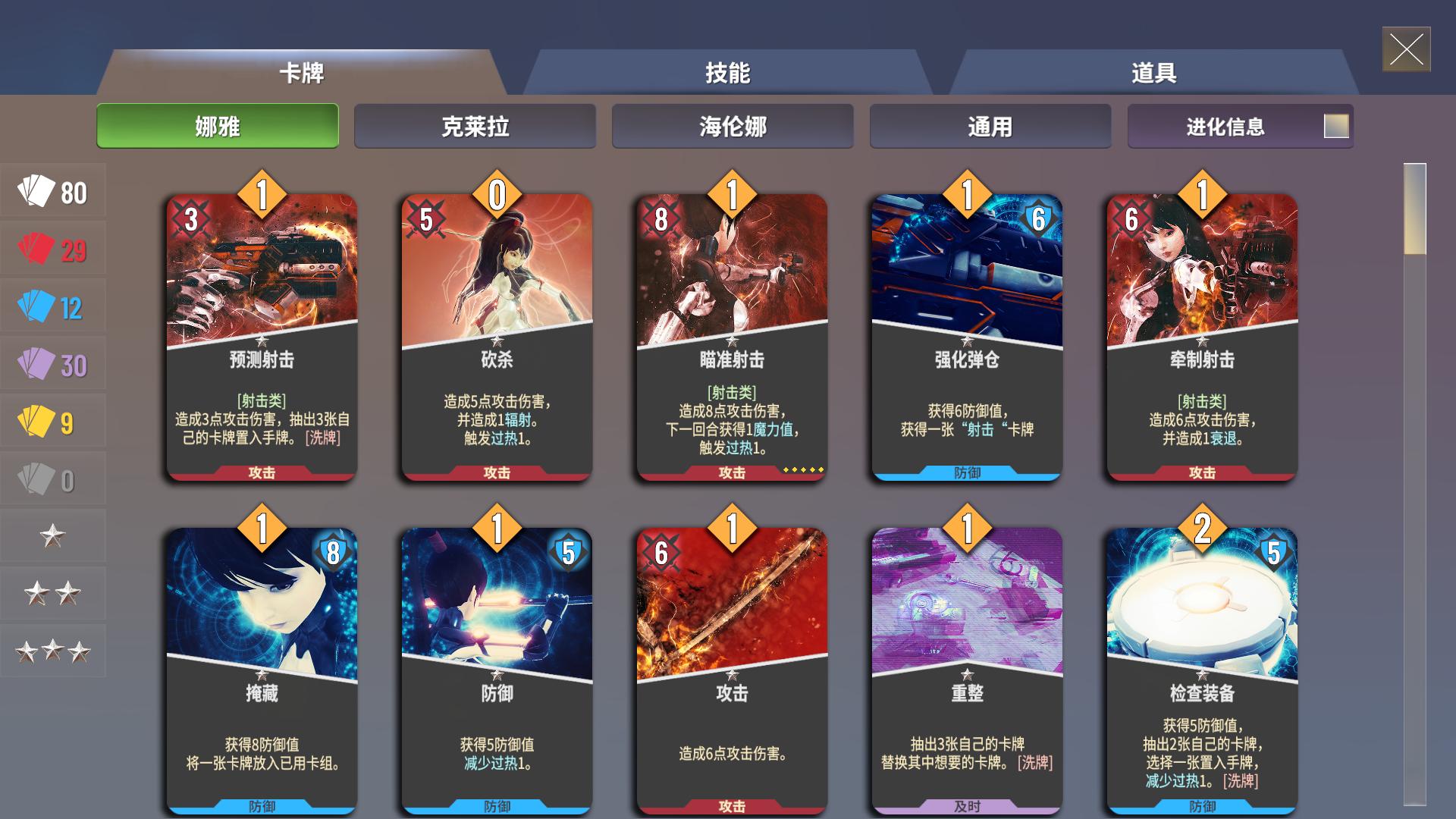Screen dimensions: 1456x819
Task: Select the 通用 card category
Action: point(990,126)
